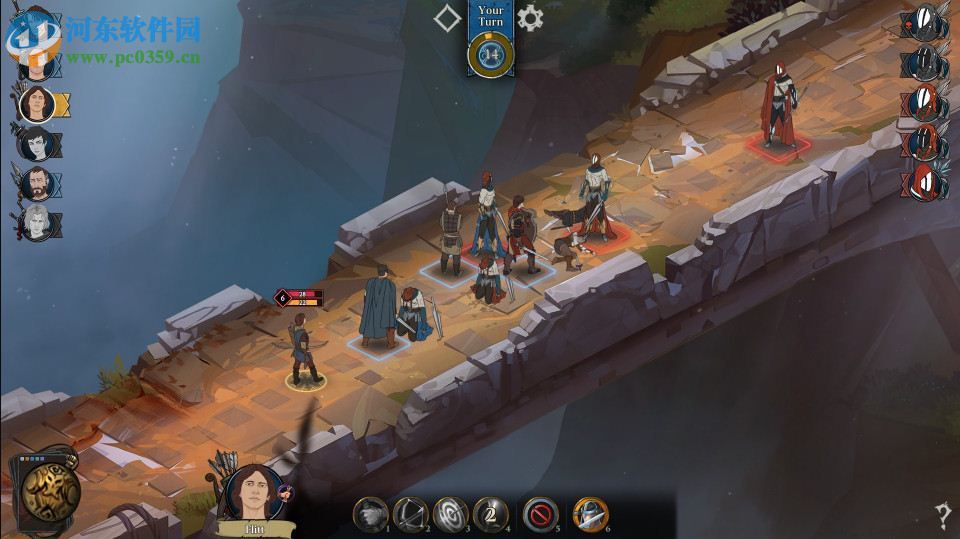This screenshot has height=539, width=960.
Task: Click the small purple icon beside Flitt's portrait
Action: (284, 491)
